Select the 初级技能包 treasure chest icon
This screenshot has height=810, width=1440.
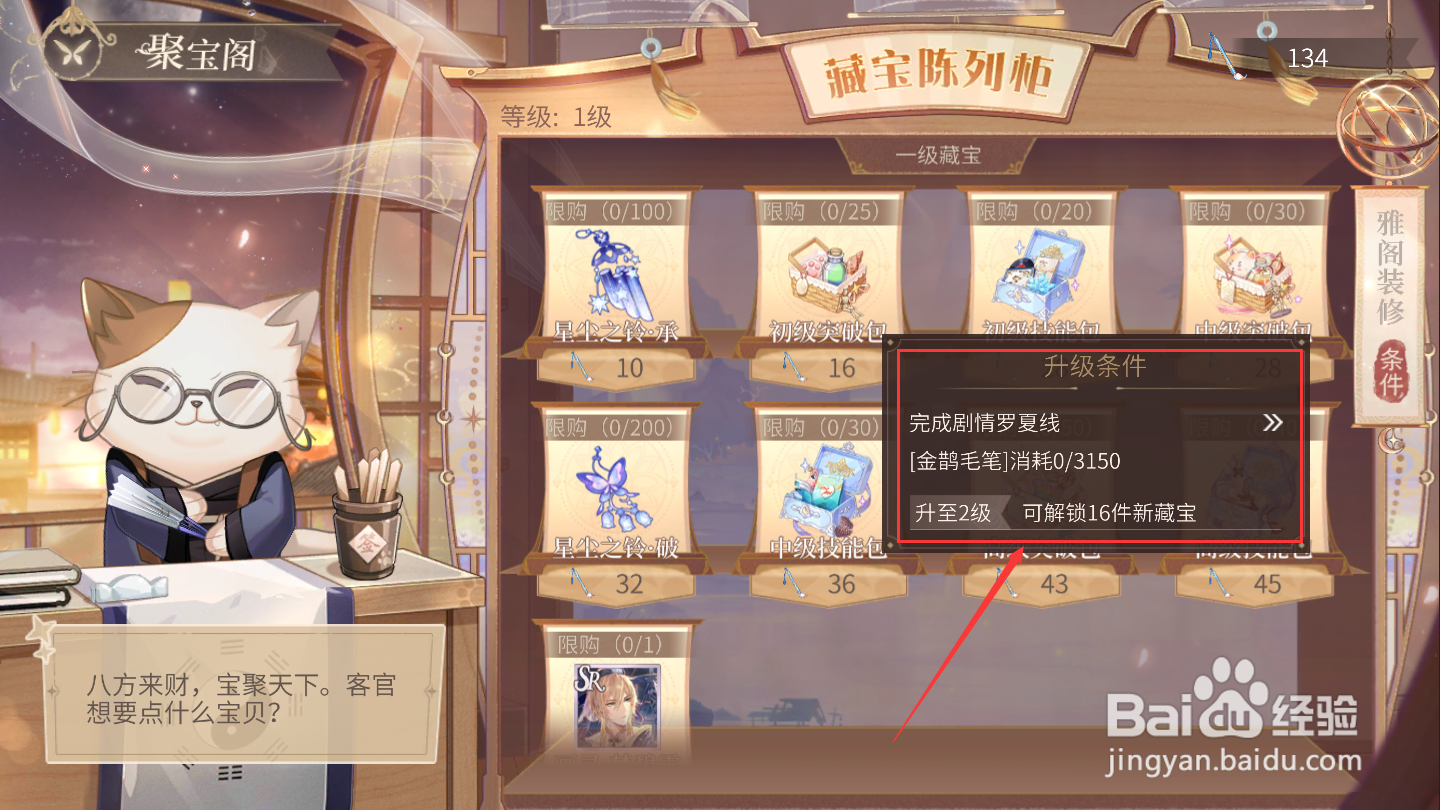point(1040,268)
